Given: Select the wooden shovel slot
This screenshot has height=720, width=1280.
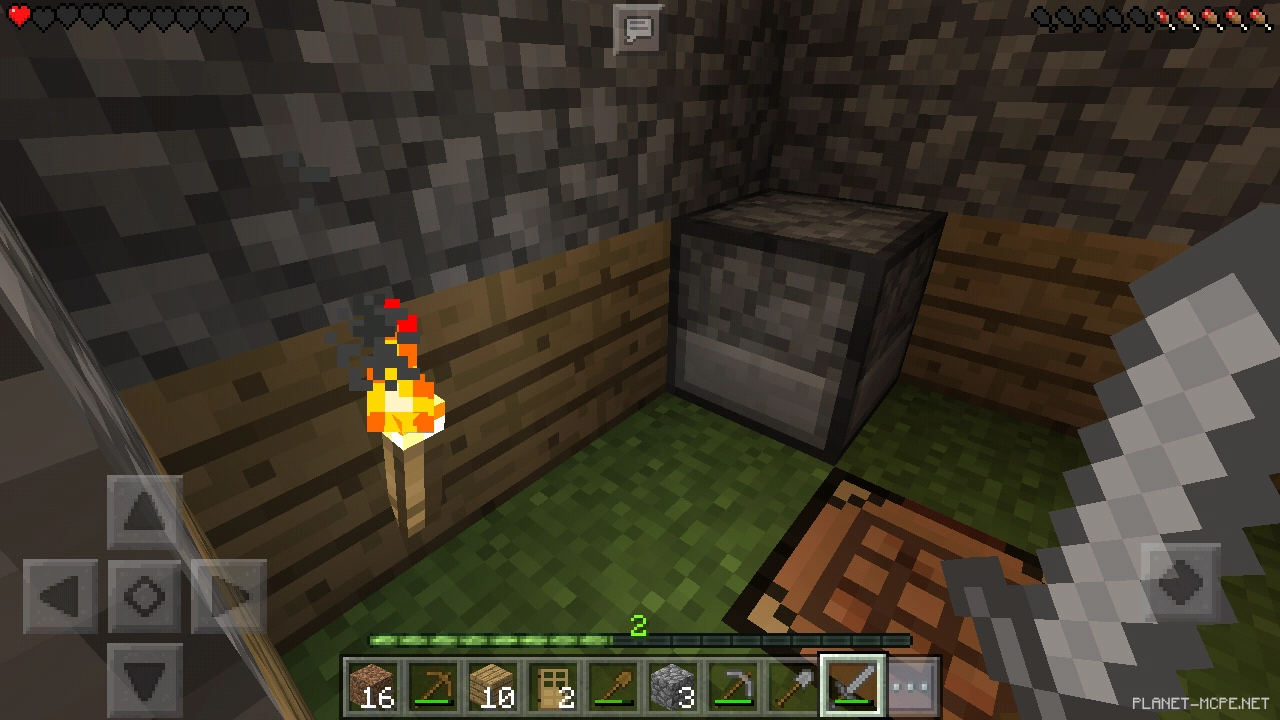Looking at the screenshot, I should [x=613, y=686].
